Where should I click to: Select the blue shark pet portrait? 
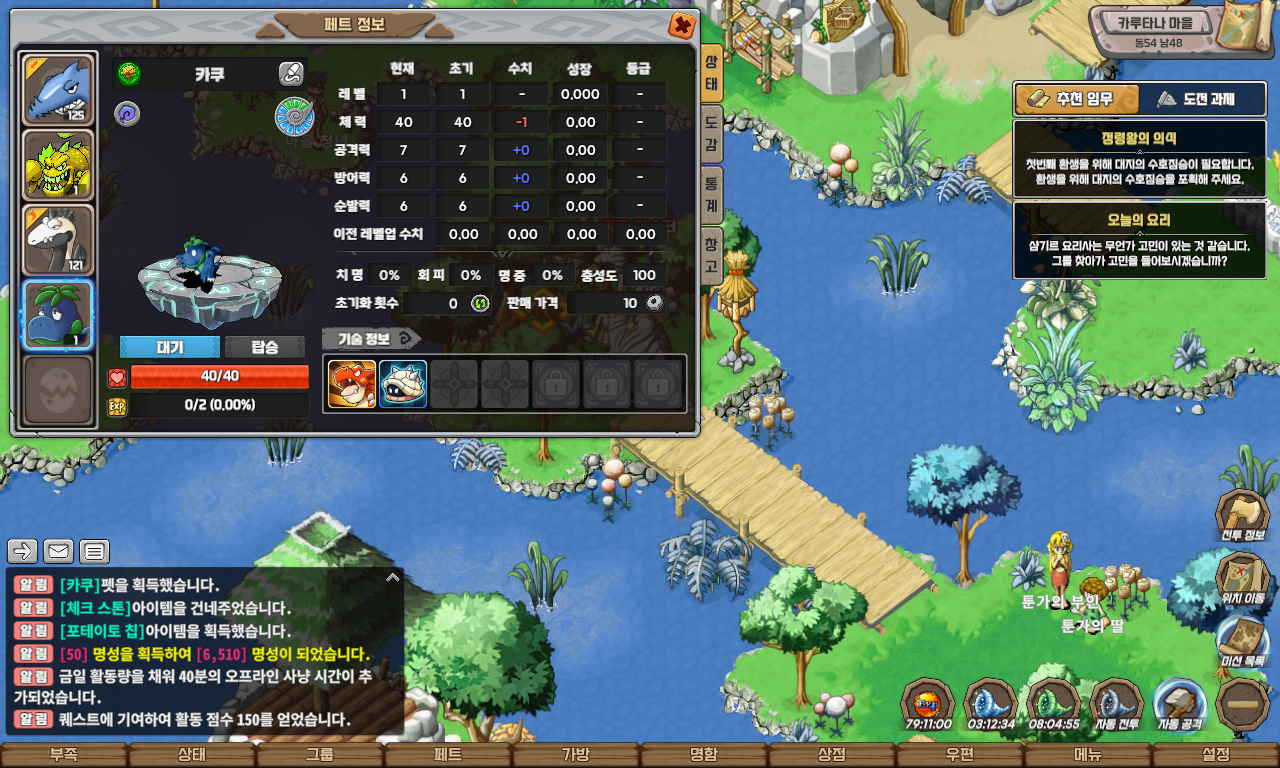click(x=58, y=90)
